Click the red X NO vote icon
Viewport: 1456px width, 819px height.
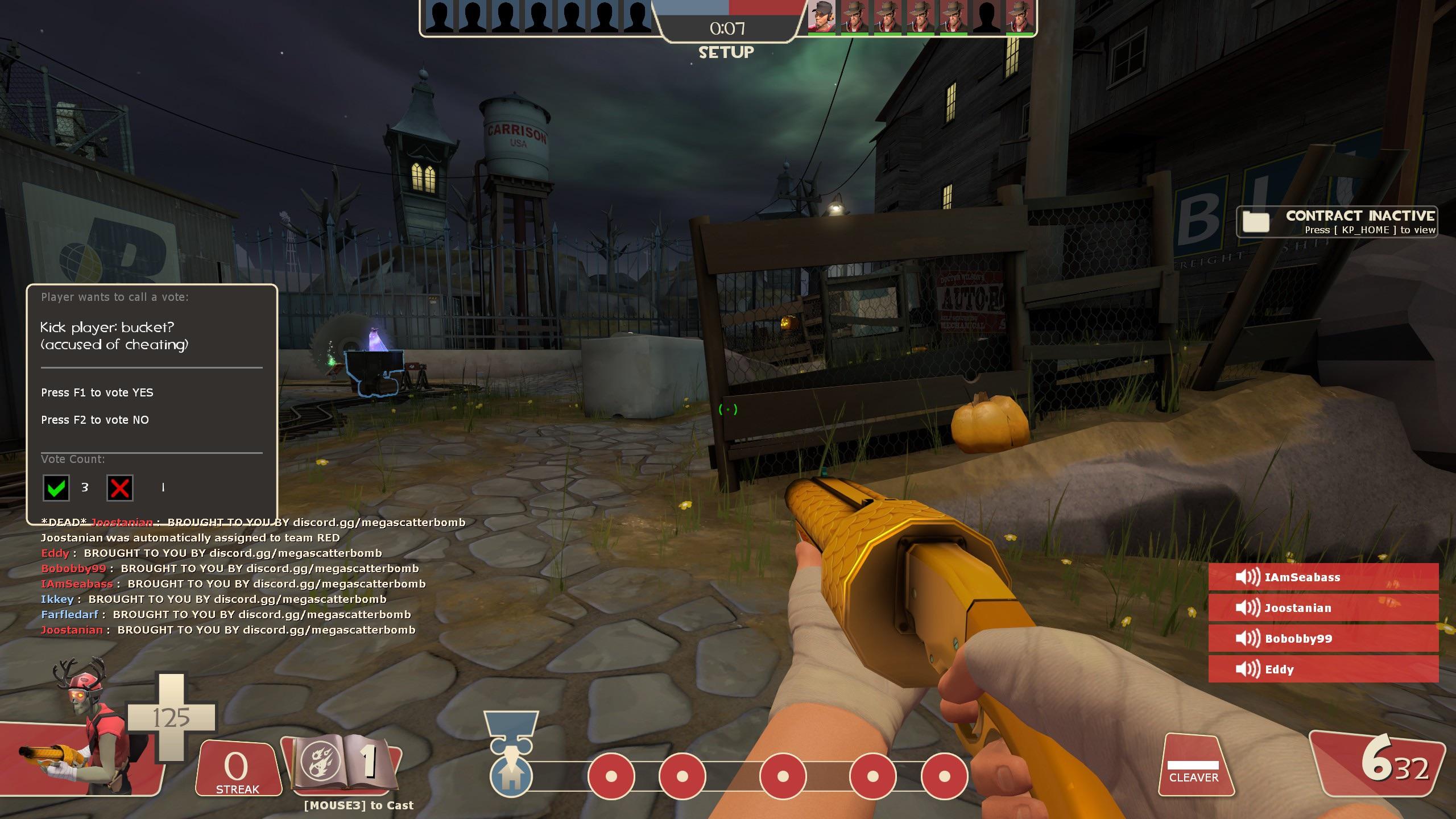120,488
